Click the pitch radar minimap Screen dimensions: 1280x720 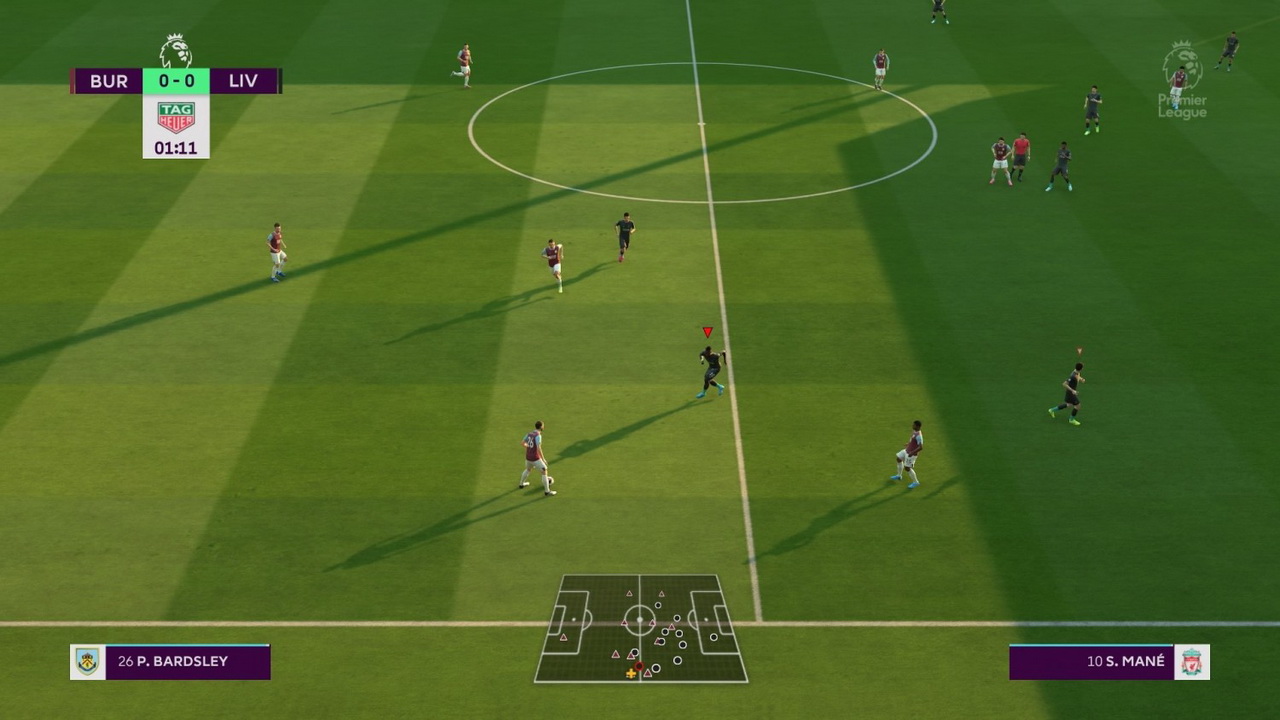click(641, 628)
